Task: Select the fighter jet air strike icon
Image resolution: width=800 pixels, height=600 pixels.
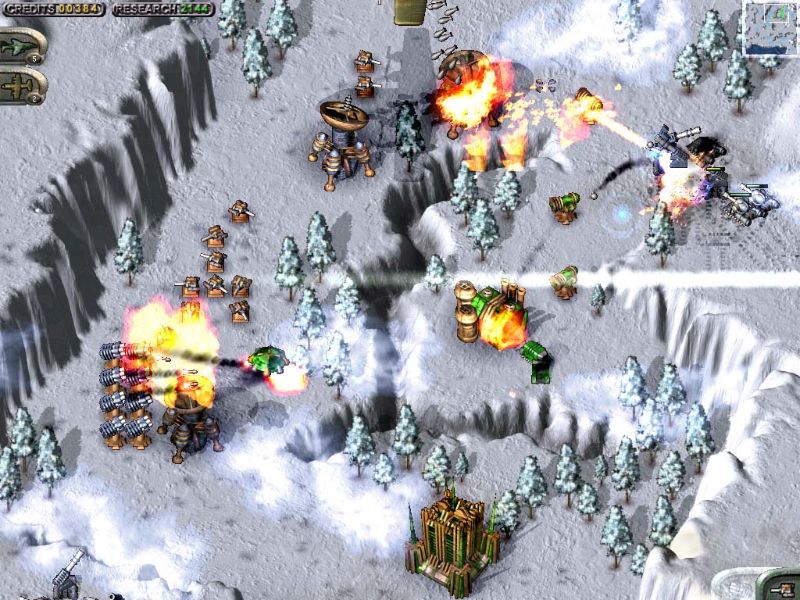Action: coord(20,45)
